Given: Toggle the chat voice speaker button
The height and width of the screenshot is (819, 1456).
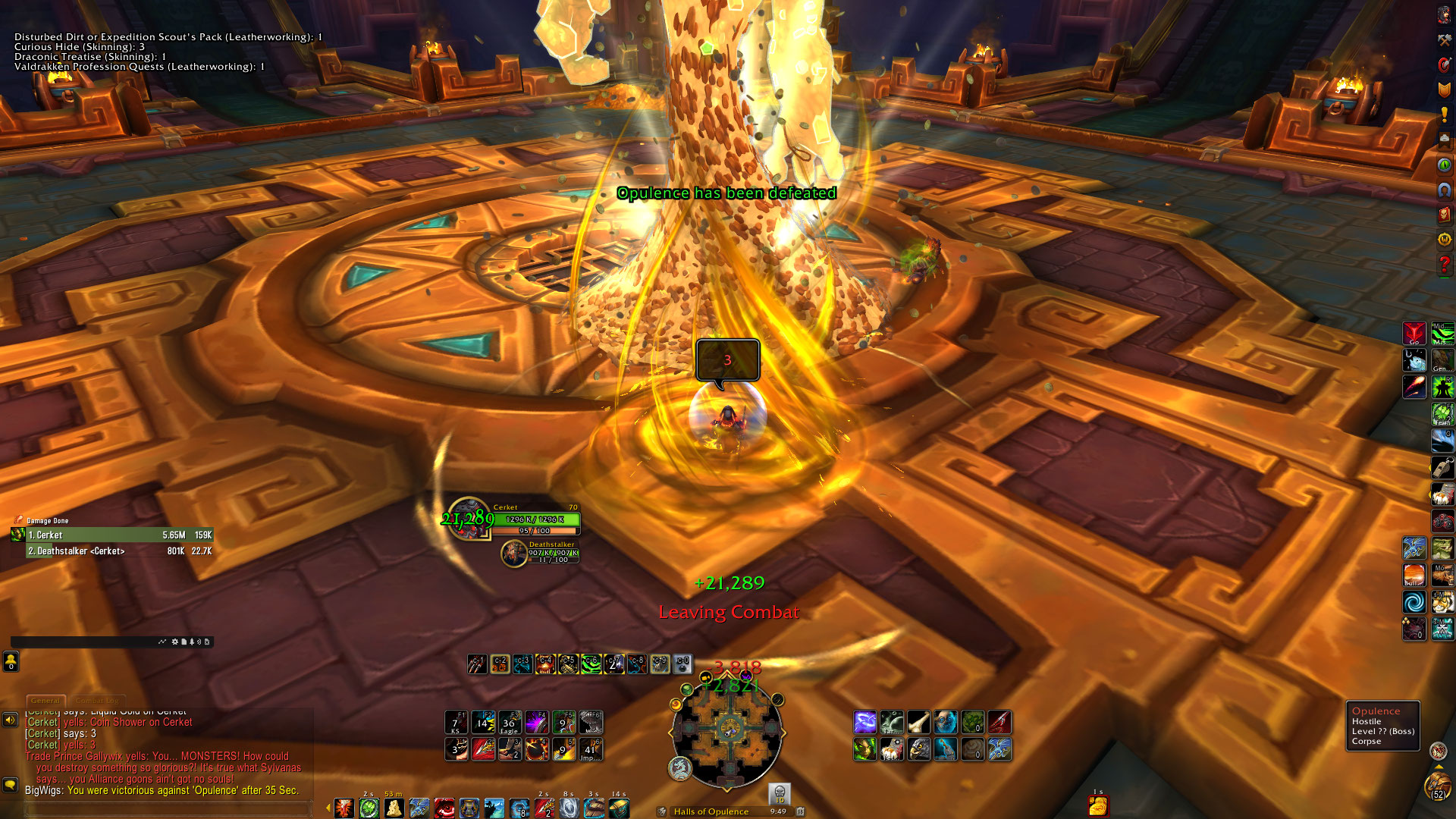Looking at the screenshot, I should click(10, 720).
